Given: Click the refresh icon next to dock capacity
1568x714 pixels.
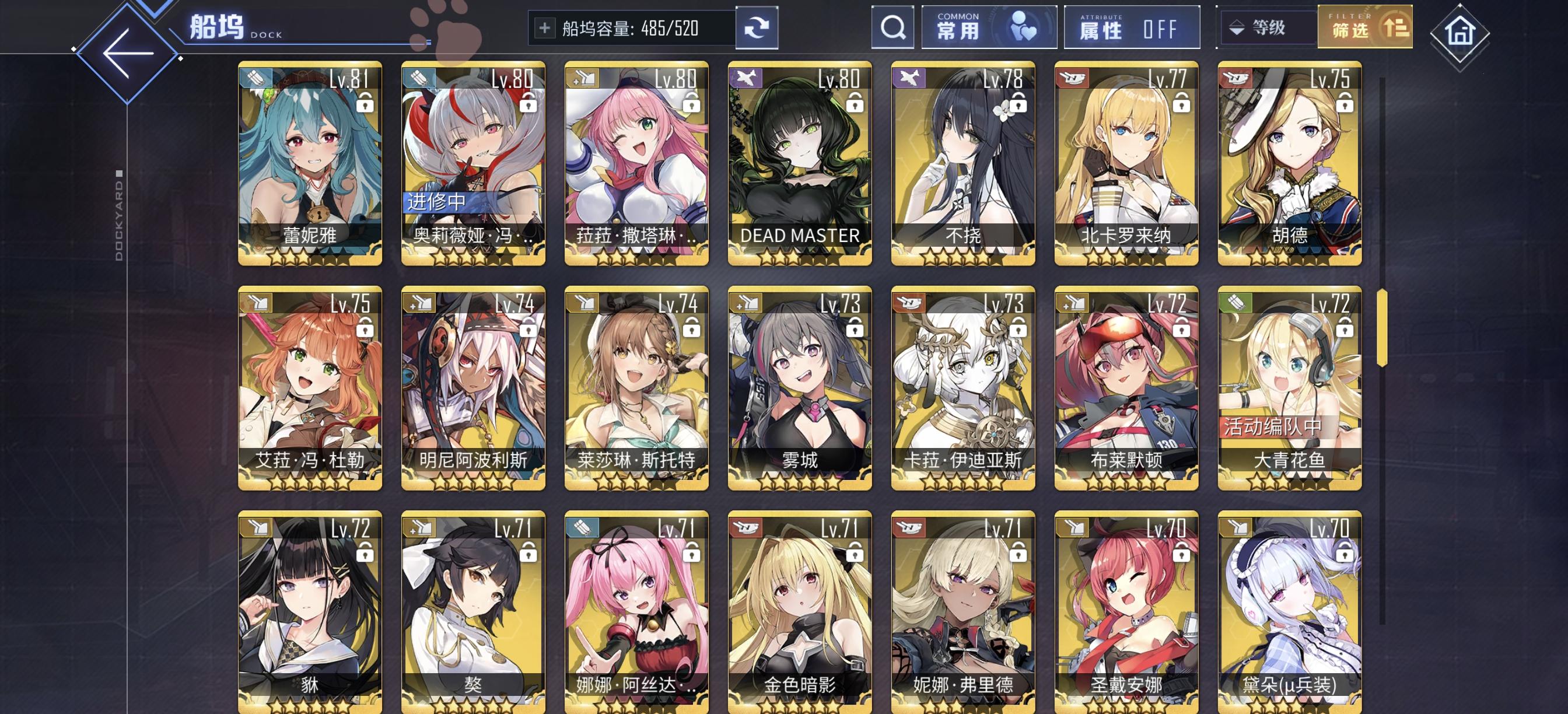Looking at the screenshot, I should pos(757,27).
